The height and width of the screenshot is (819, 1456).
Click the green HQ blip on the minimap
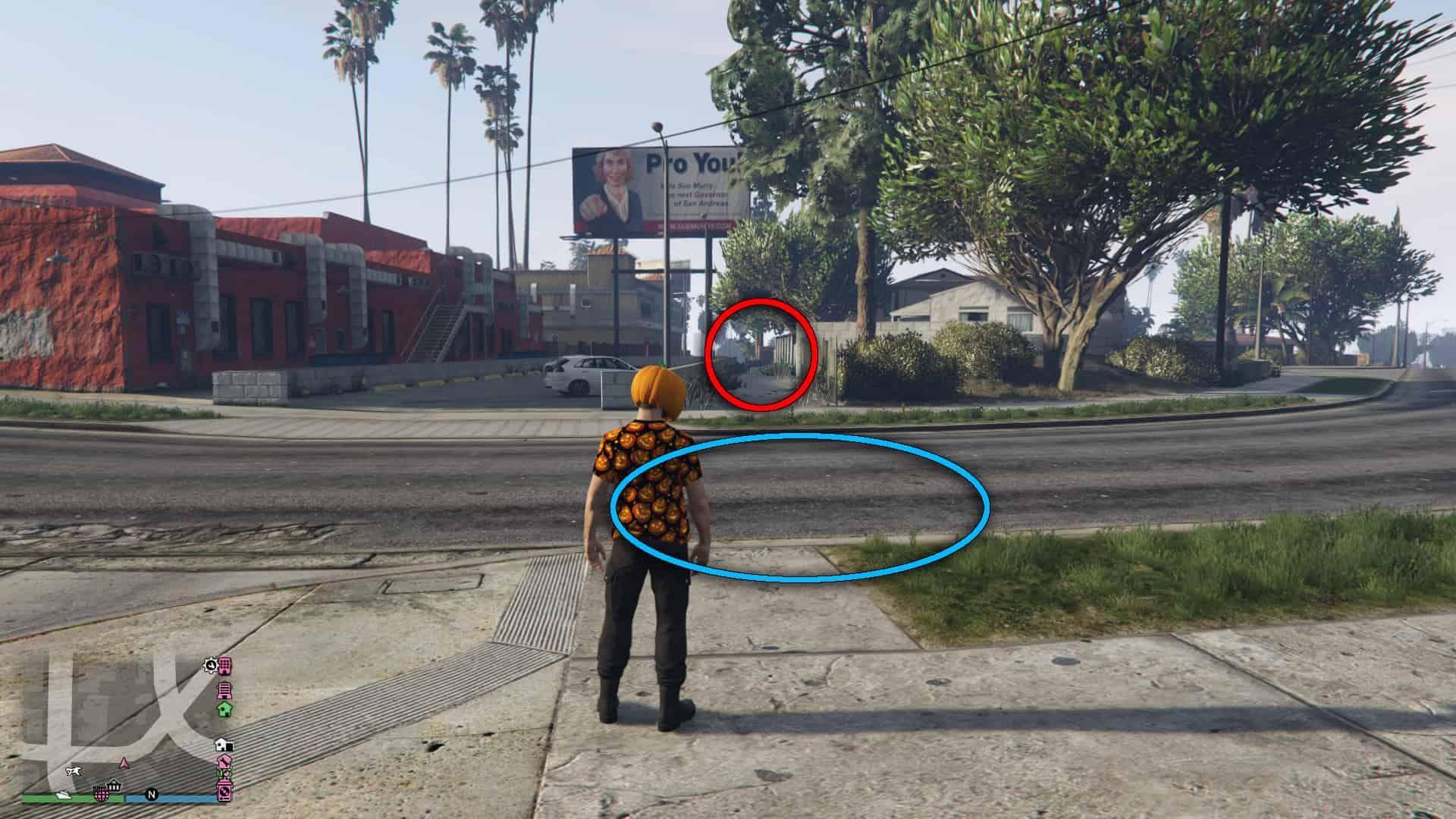[x=224, y=773]
